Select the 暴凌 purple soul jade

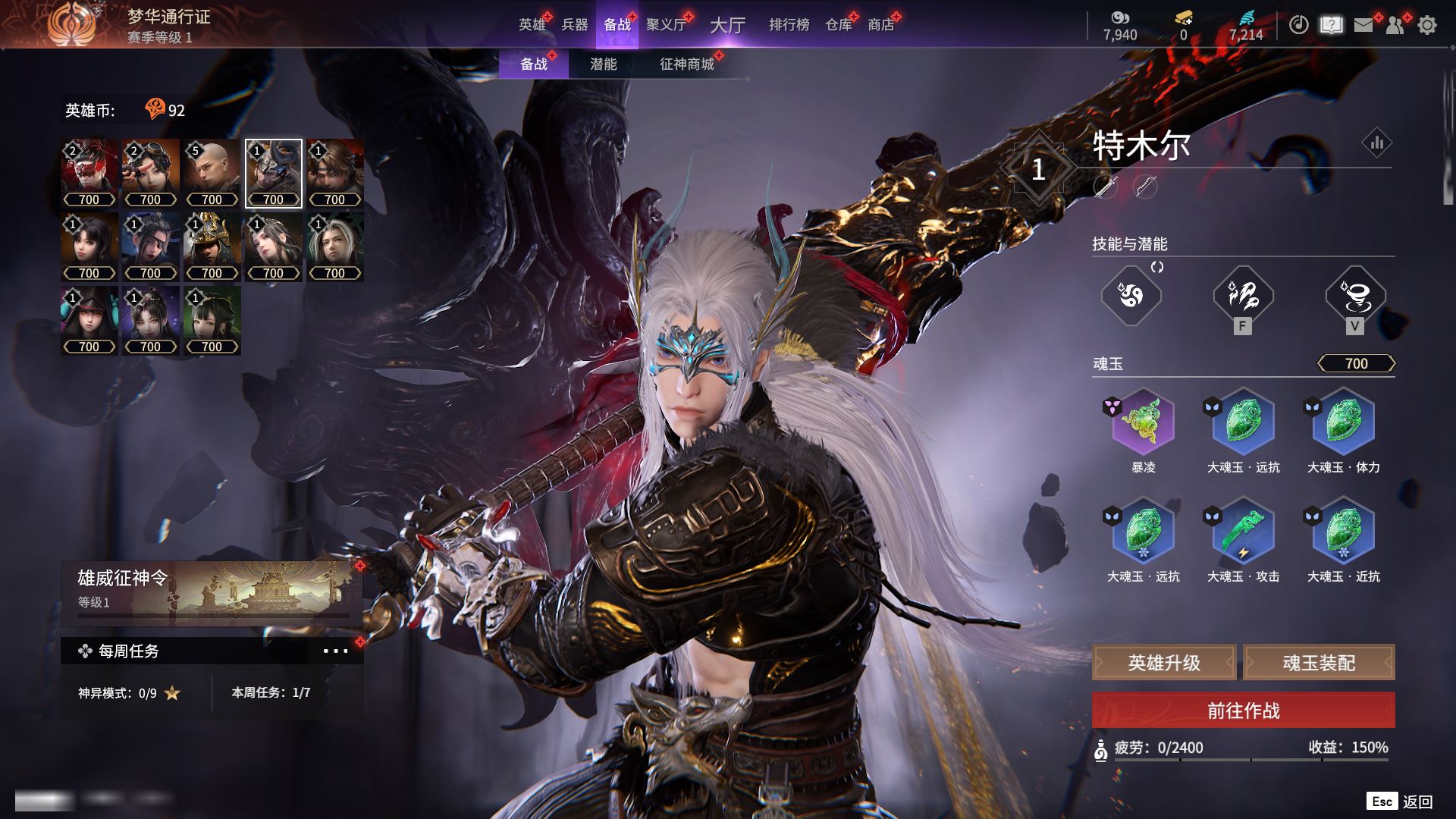[1143, 422]
